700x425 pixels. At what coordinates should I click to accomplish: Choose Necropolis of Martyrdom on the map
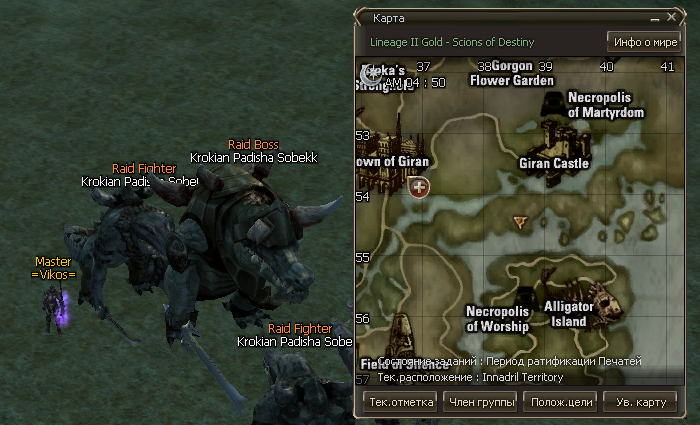[605, 105]
